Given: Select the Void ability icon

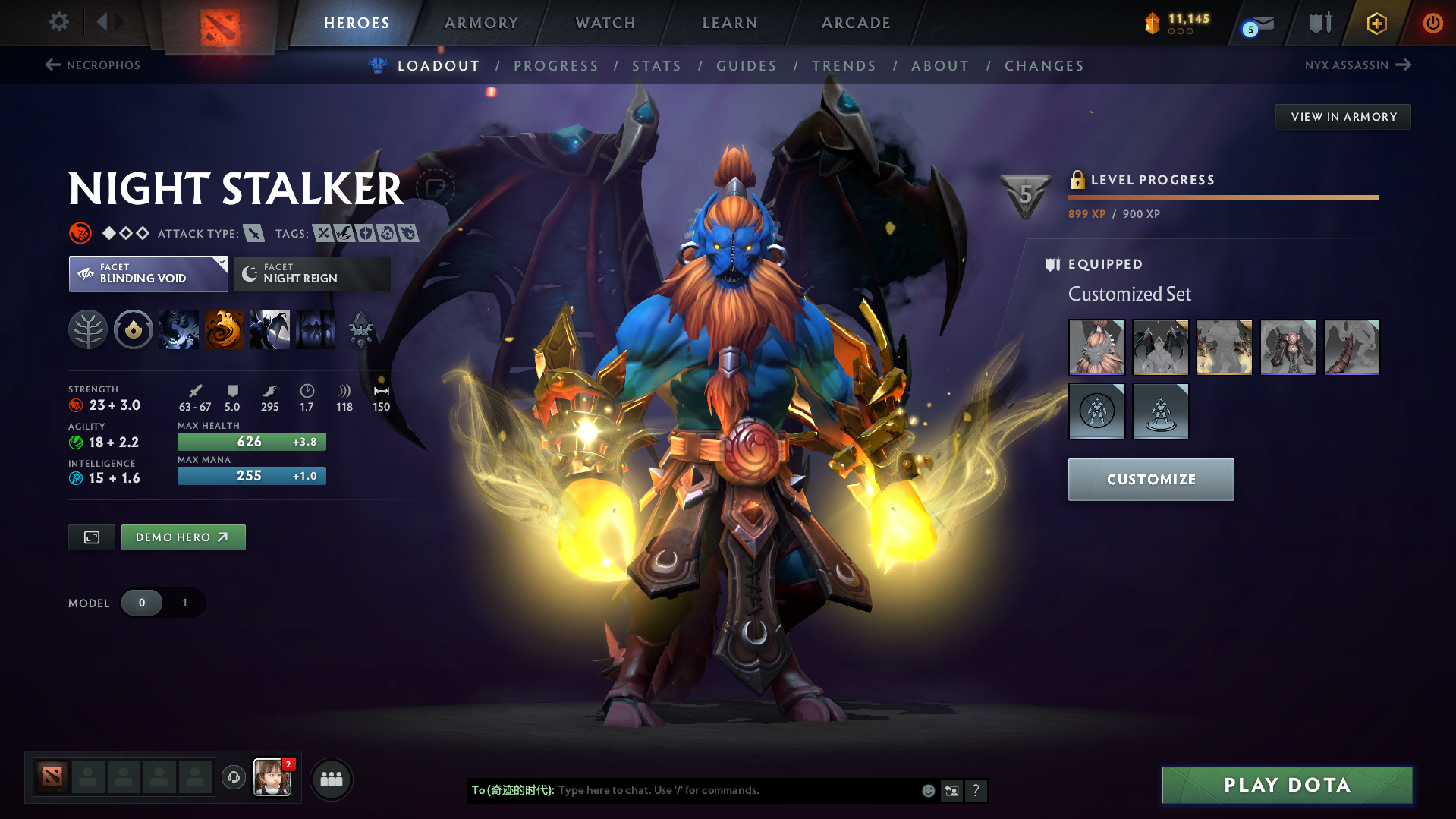Looking at the screenshot, I should click(x=179, y=329).
